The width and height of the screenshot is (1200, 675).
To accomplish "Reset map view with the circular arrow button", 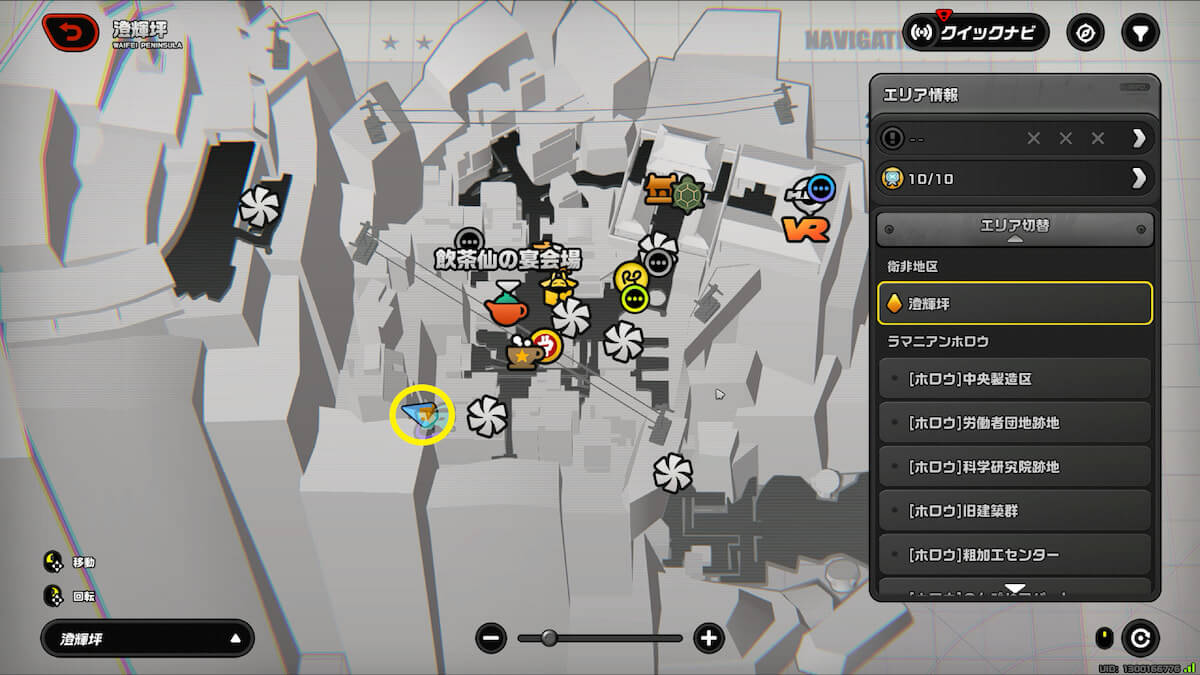I will pyautogui.click(x=1140, y=637).
